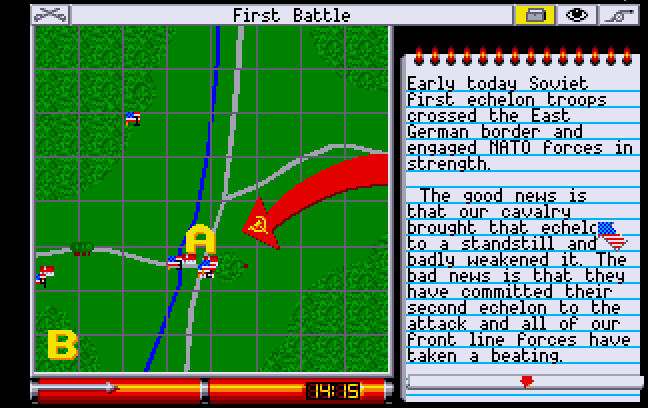Viewport: 648px width, 409px height.
Task: Select objective marker A on the map
Action: (x=200, y=240)
